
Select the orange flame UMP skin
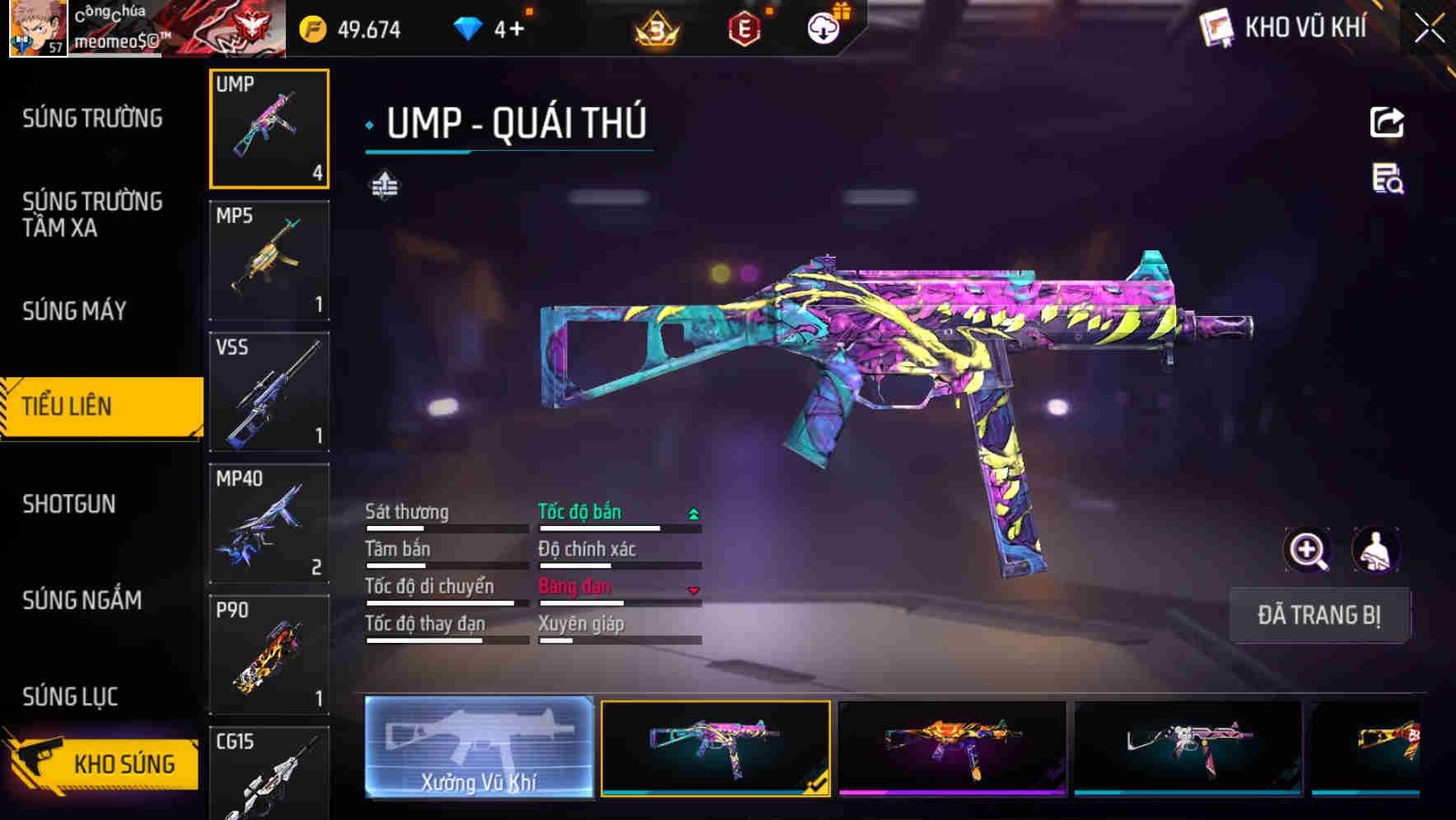coord(952,748)
